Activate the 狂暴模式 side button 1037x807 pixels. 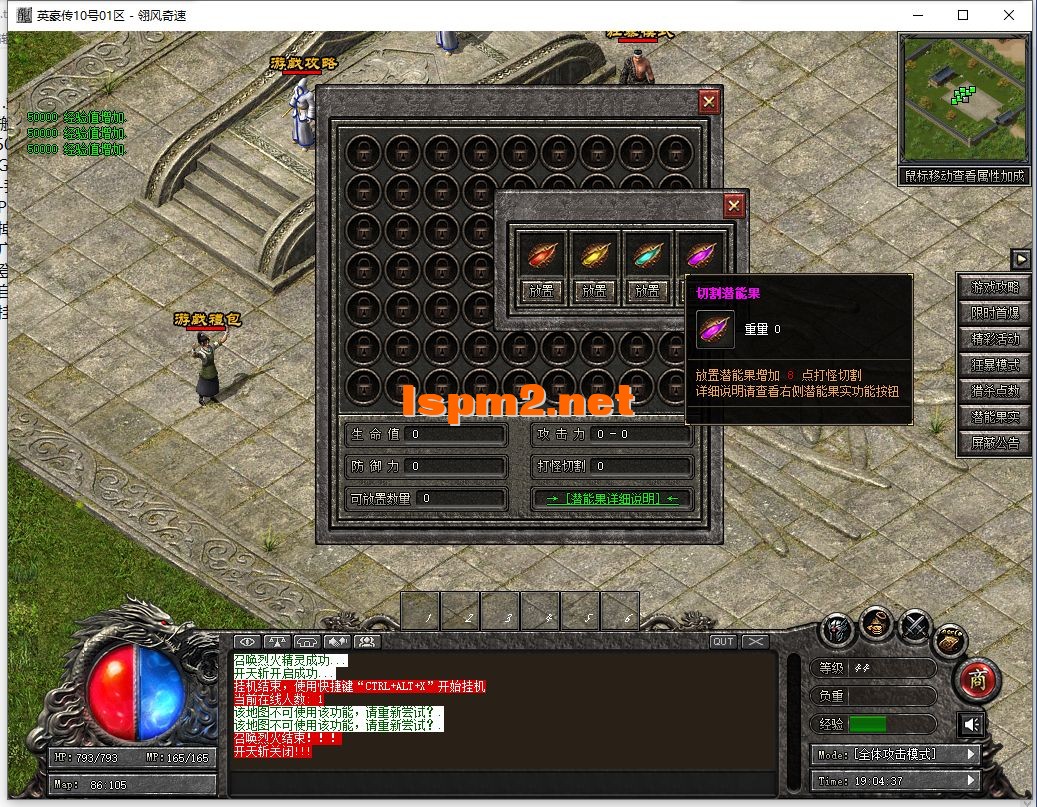(x=995, y=365)
